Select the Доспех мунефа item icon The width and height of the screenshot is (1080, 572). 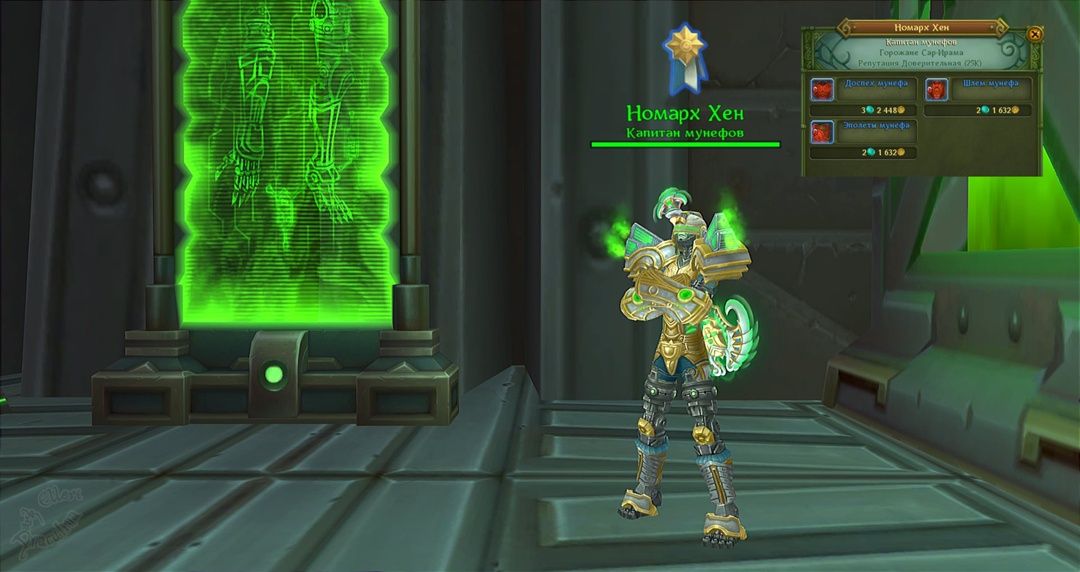pos(822,91)
